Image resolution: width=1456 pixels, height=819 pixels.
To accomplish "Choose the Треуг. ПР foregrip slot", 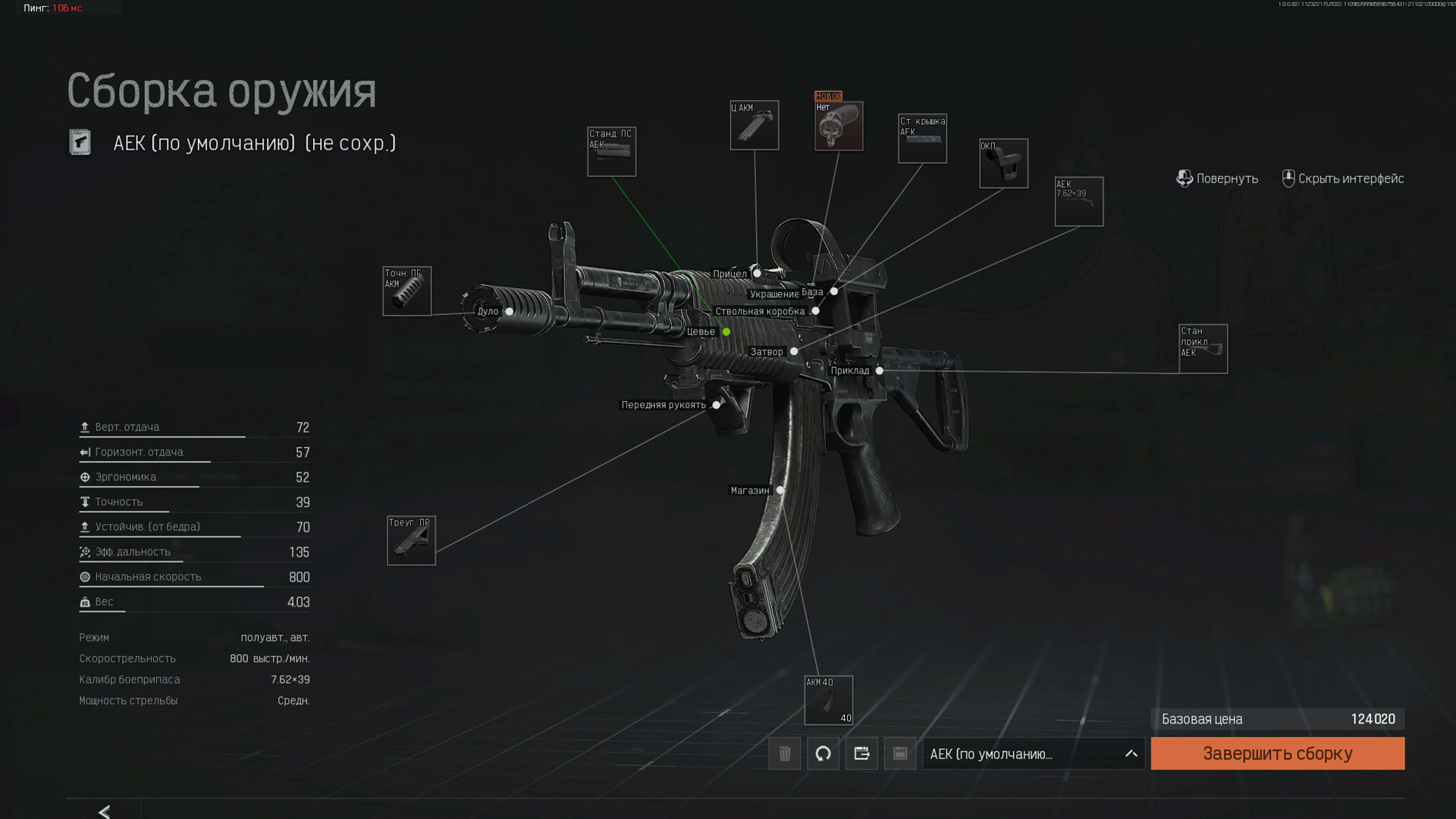I will (411, 541).
